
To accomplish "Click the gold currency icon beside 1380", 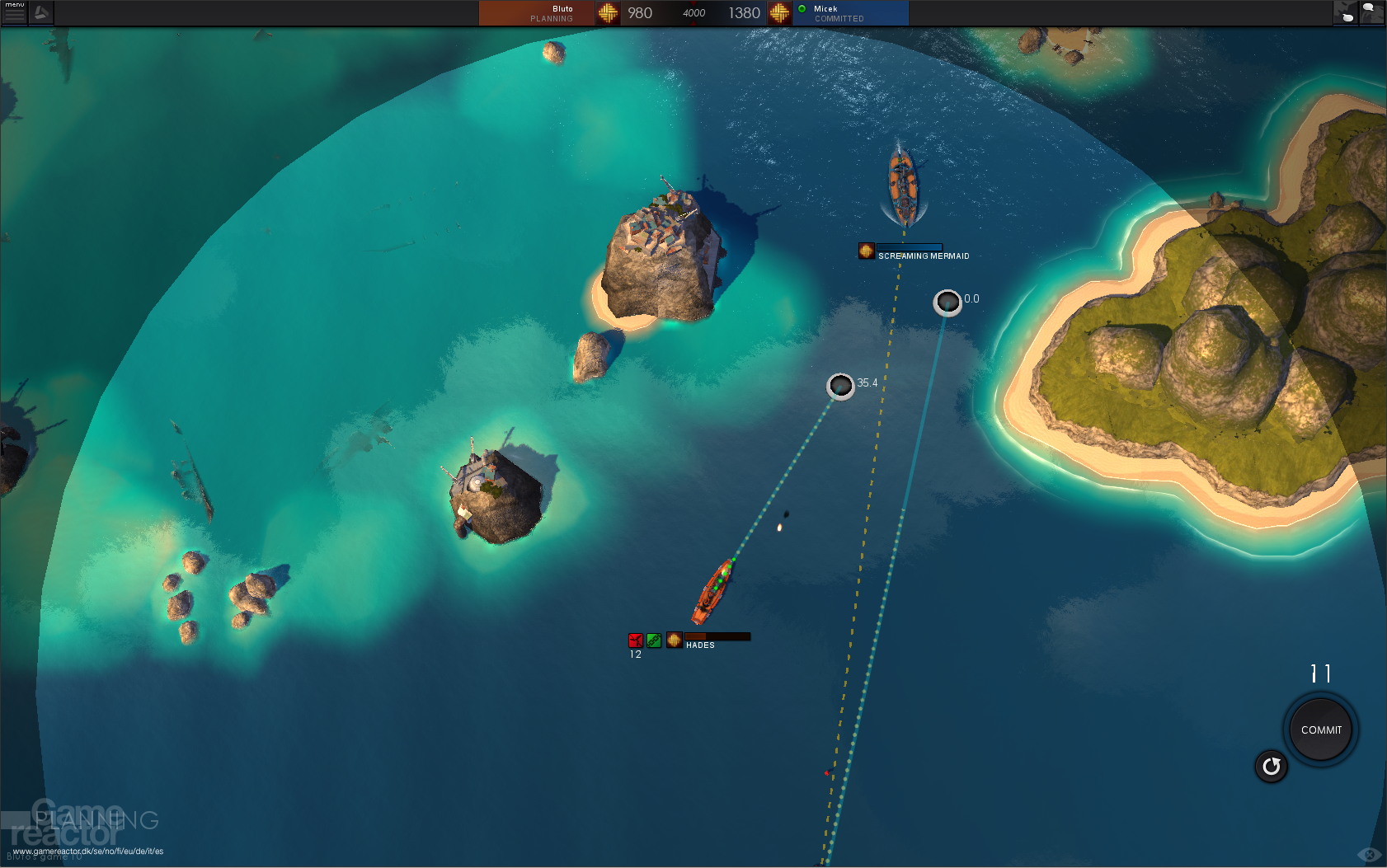I will pos(778,13).
